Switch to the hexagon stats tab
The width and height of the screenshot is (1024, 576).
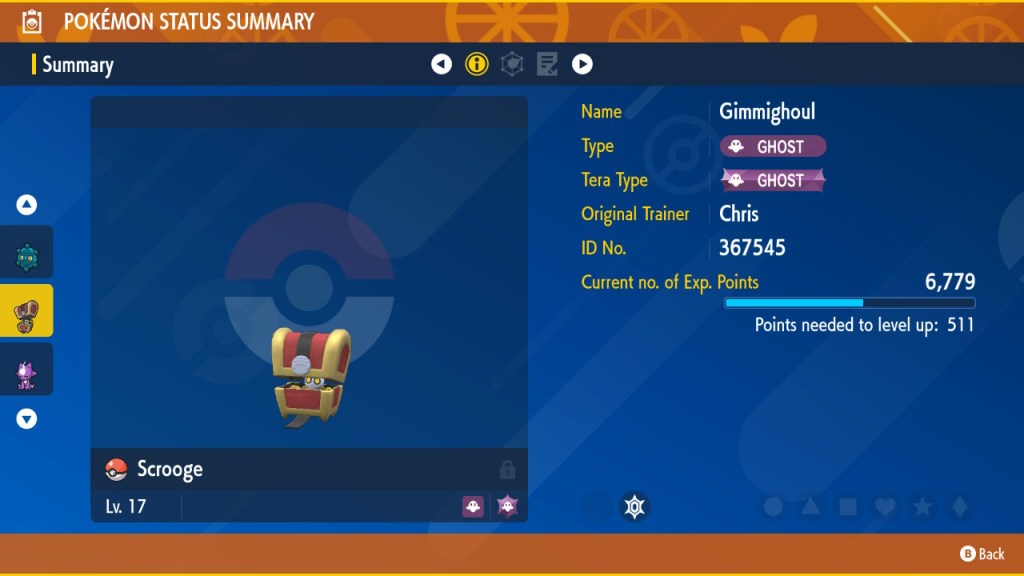pos(512,65)
